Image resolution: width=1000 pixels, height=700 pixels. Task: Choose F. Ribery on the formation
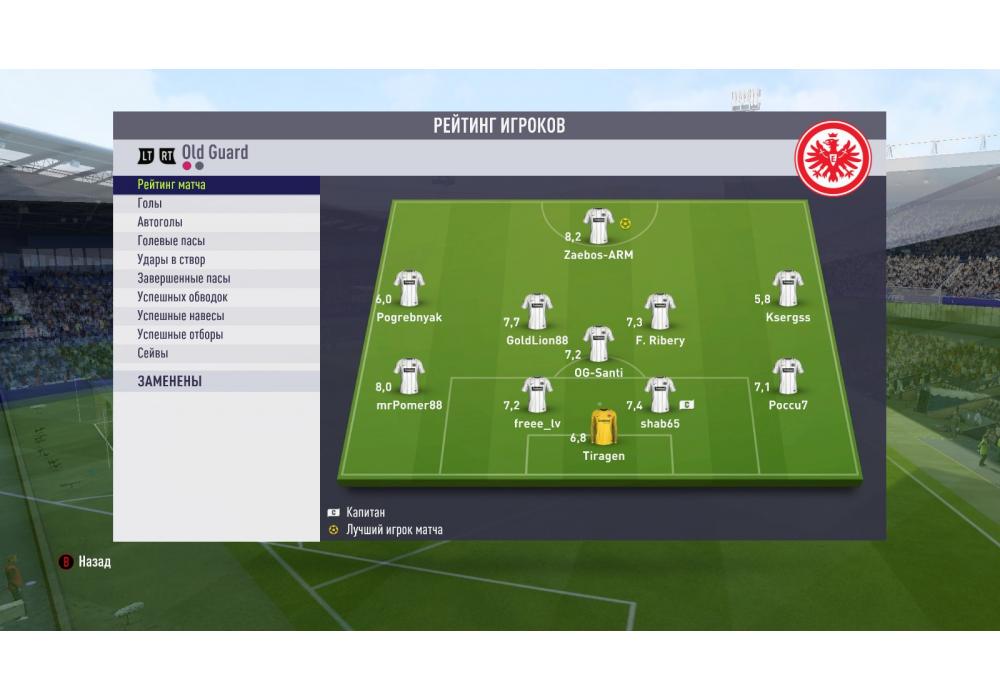(x=659, y=312)
